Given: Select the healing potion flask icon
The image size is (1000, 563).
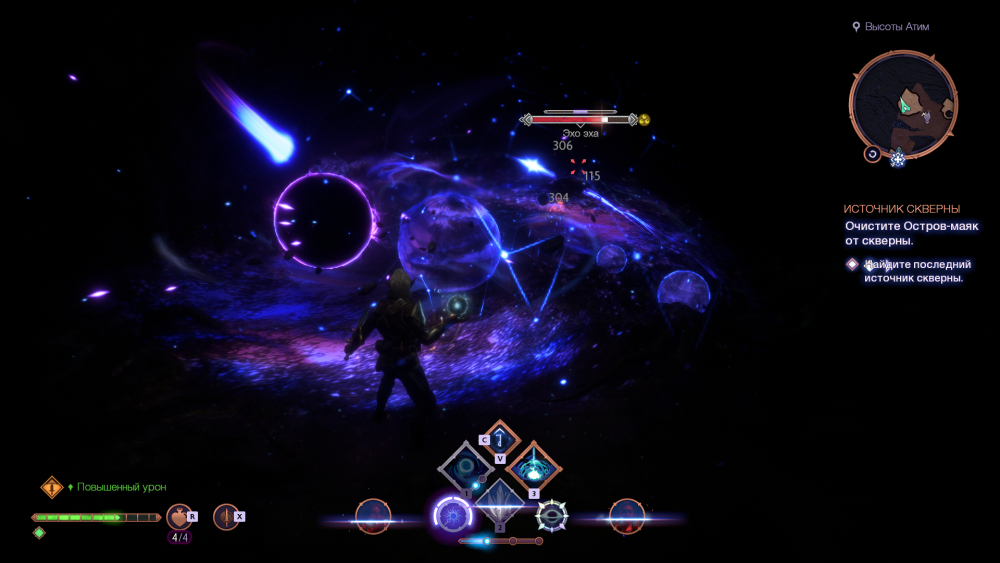Looking at the screenshot, I should click(179, 516).
